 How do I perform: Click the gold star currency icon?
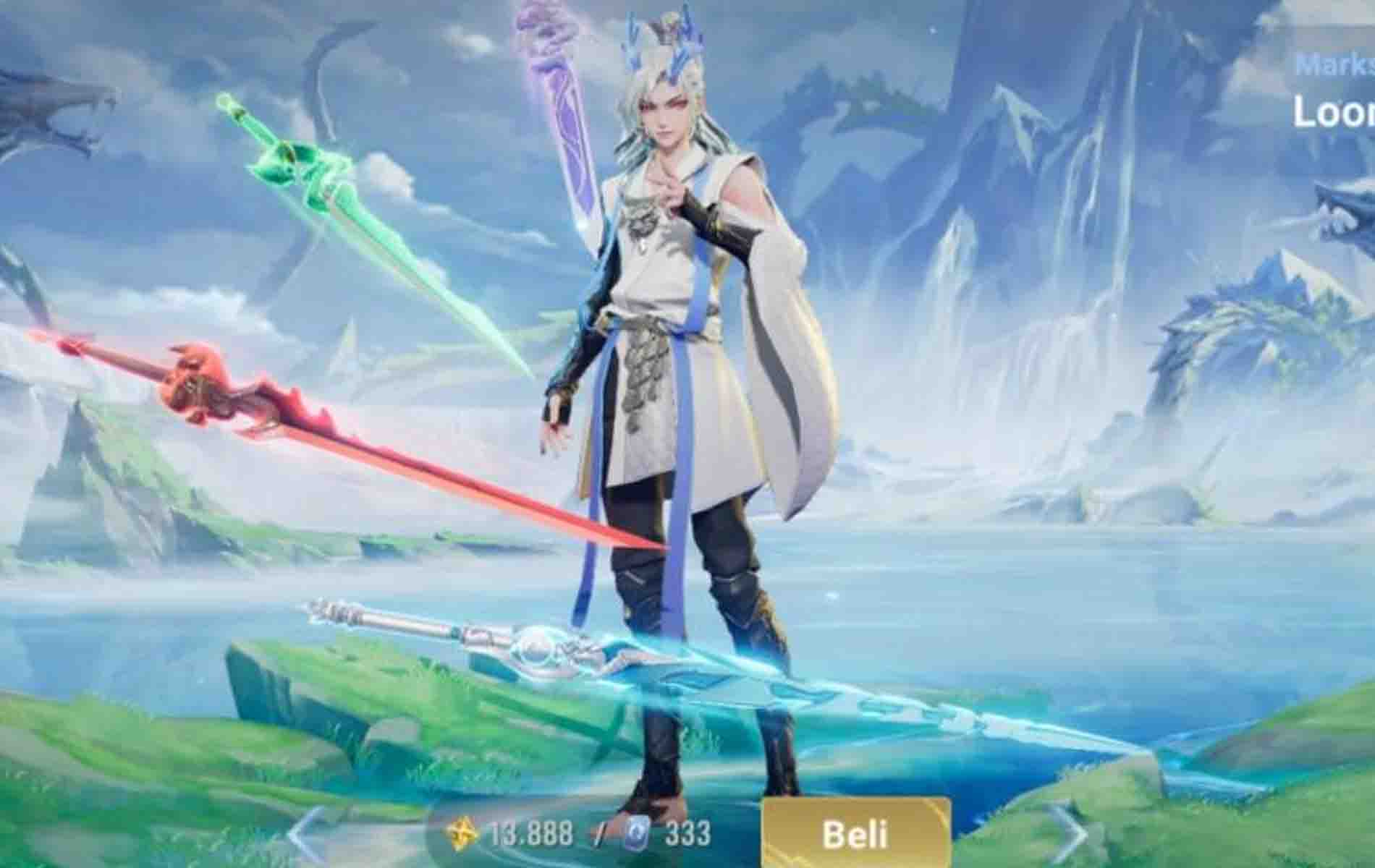(x=461, y=831)
